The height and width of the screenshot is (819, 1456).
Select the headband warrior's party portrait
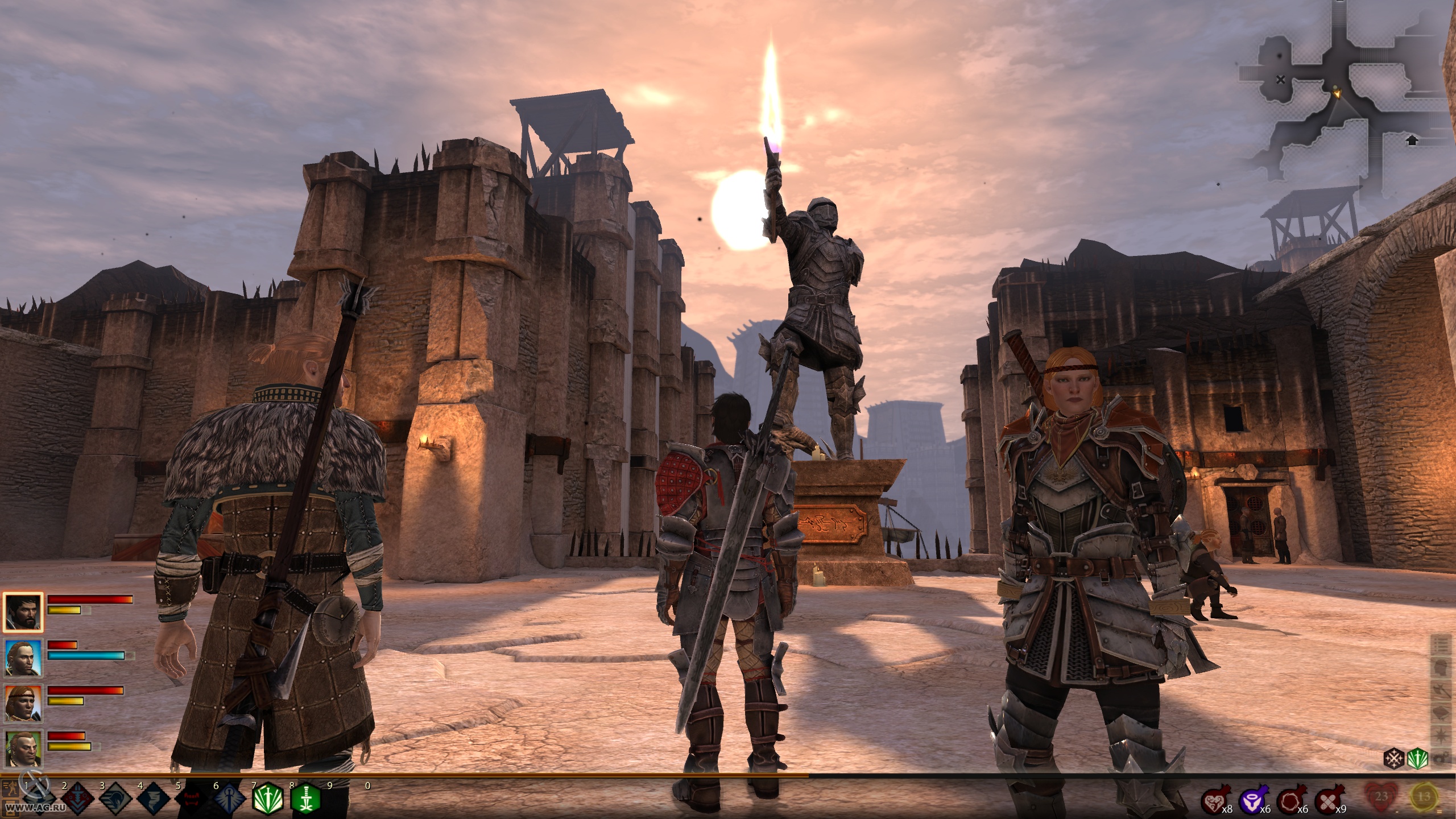[x=23, y=702]
